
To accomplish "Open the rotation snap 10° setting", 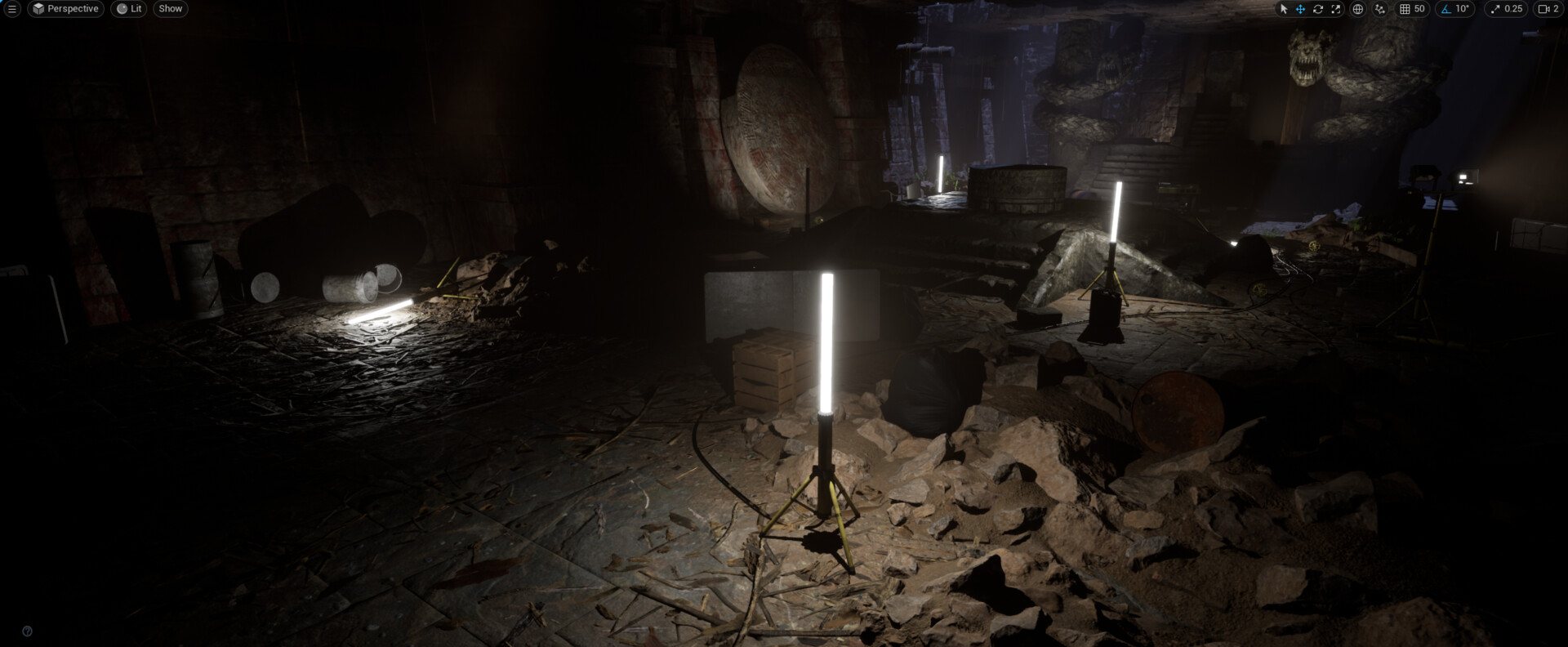I will point(1455,9).
